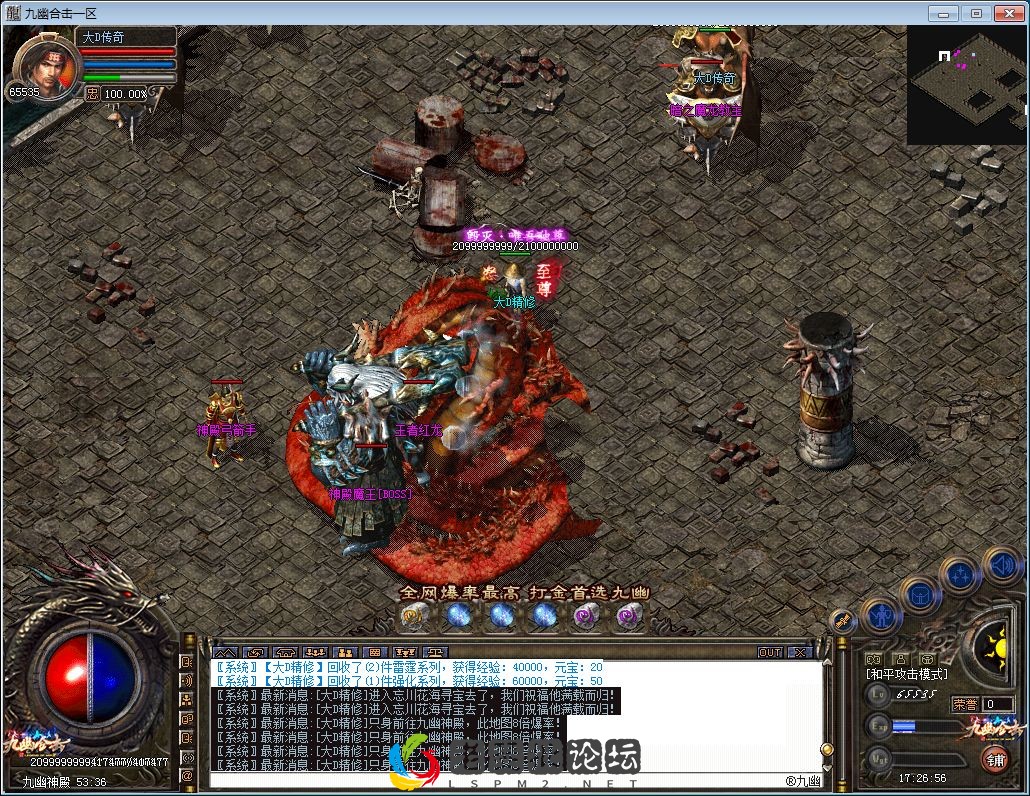Close the chat panel with X
The image size is (1030, 796).
(799, 652)
